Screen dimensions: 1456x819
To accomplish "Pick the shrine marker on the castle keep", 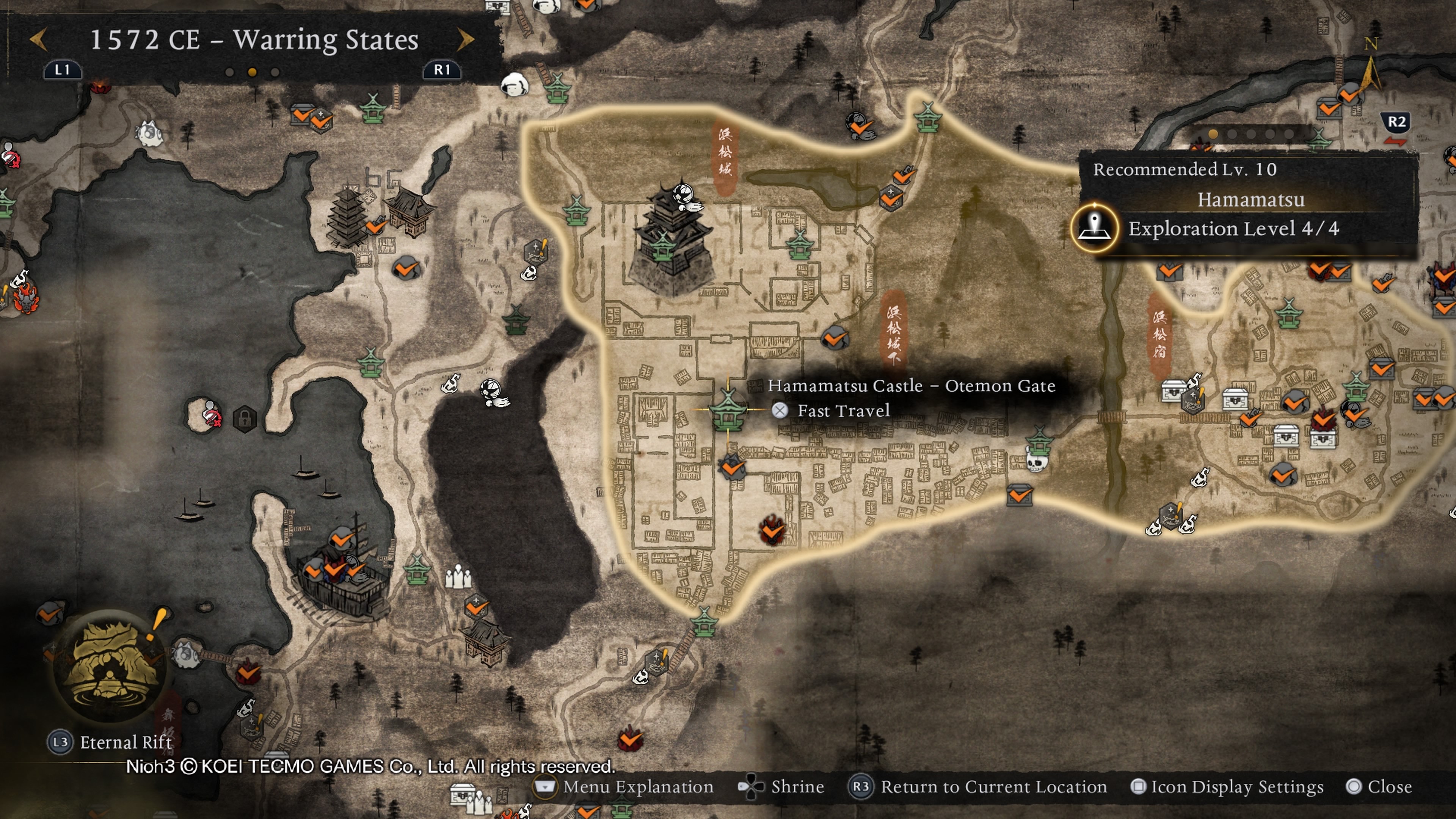I will pos(662,247).
